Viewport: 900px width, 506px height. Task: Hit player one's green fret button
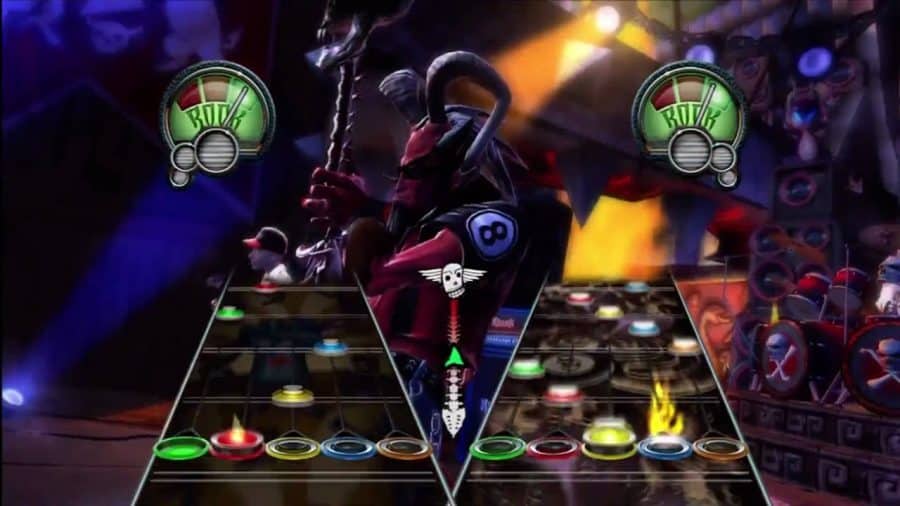tap(182, 447)
